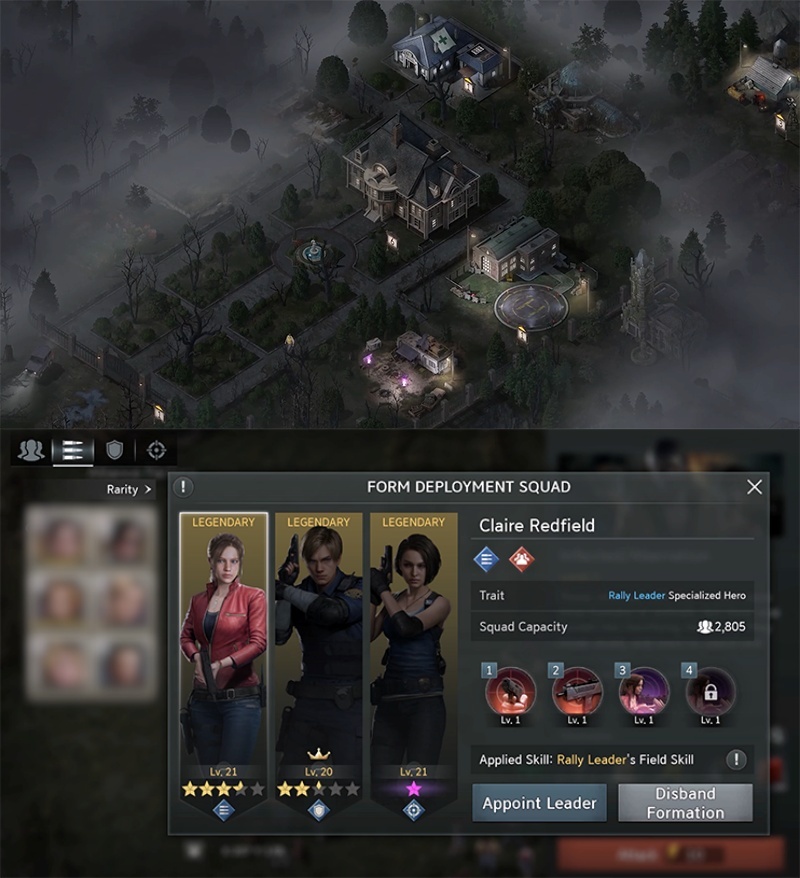Open the info icon beside the dialog title
800x878 pixels.
[183, 487]
